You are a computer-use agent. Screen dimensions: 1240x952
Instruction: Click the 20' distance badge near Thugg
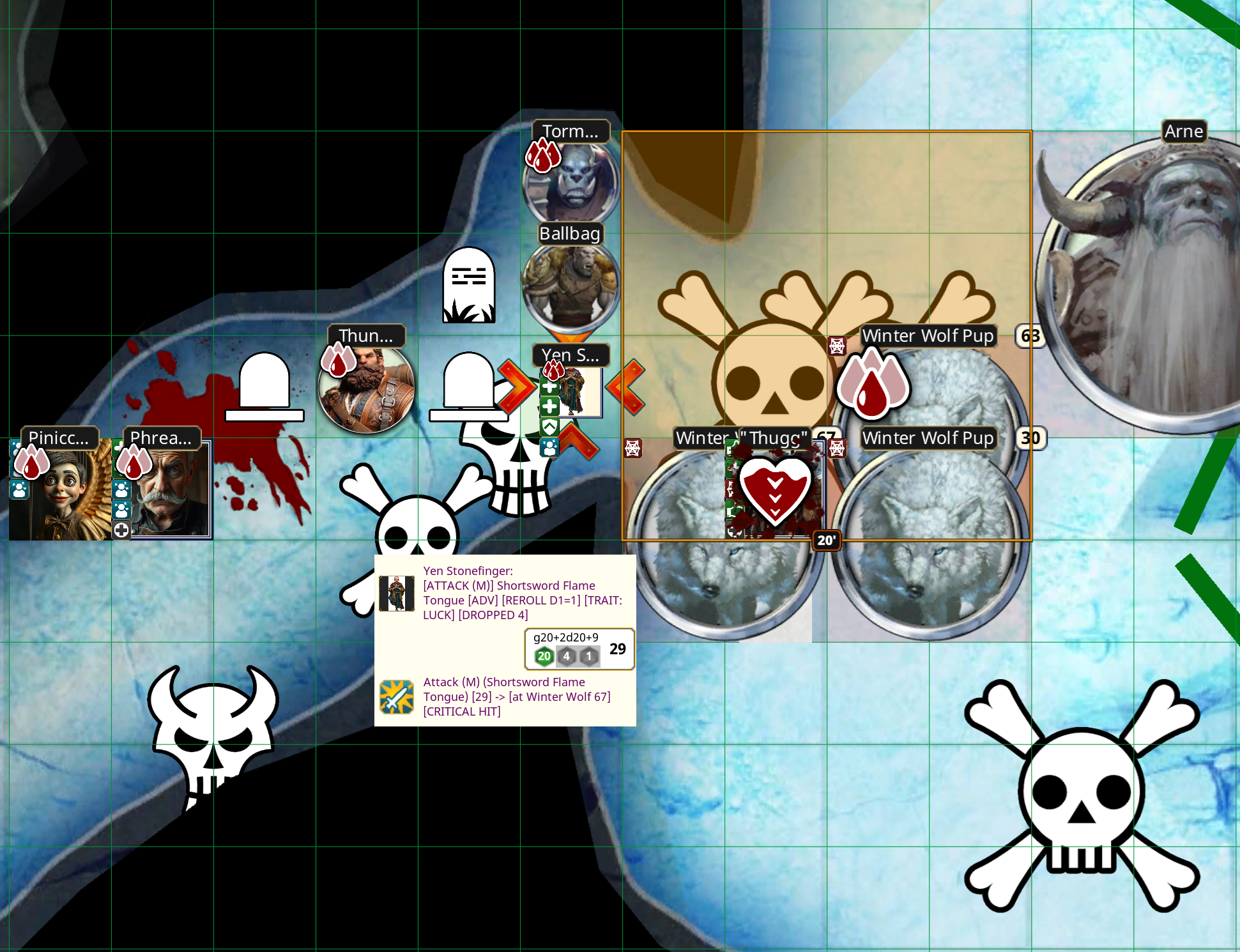[826, 540]
